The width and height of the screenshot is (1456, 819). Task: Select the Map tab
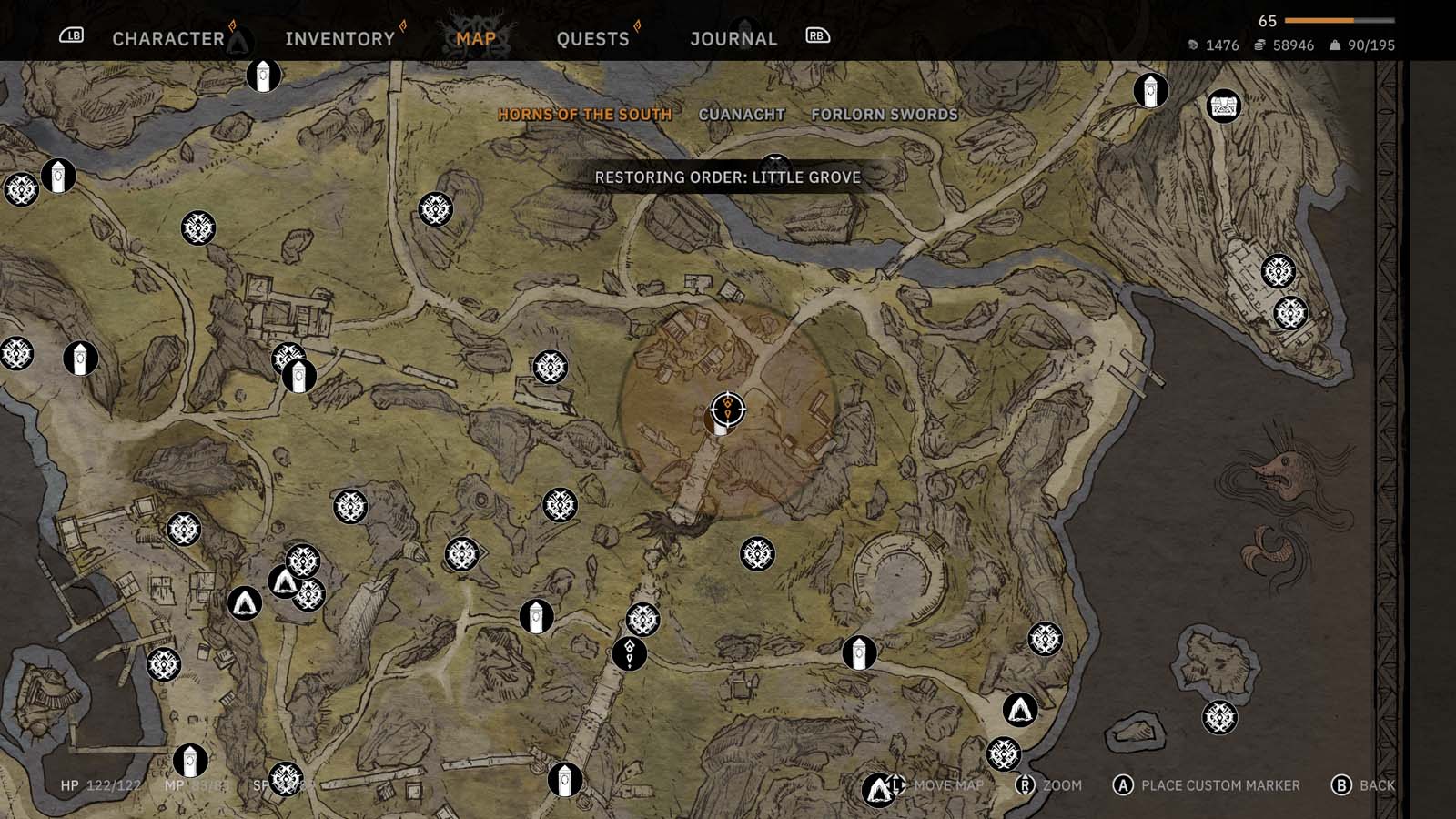tap(476, 38)
